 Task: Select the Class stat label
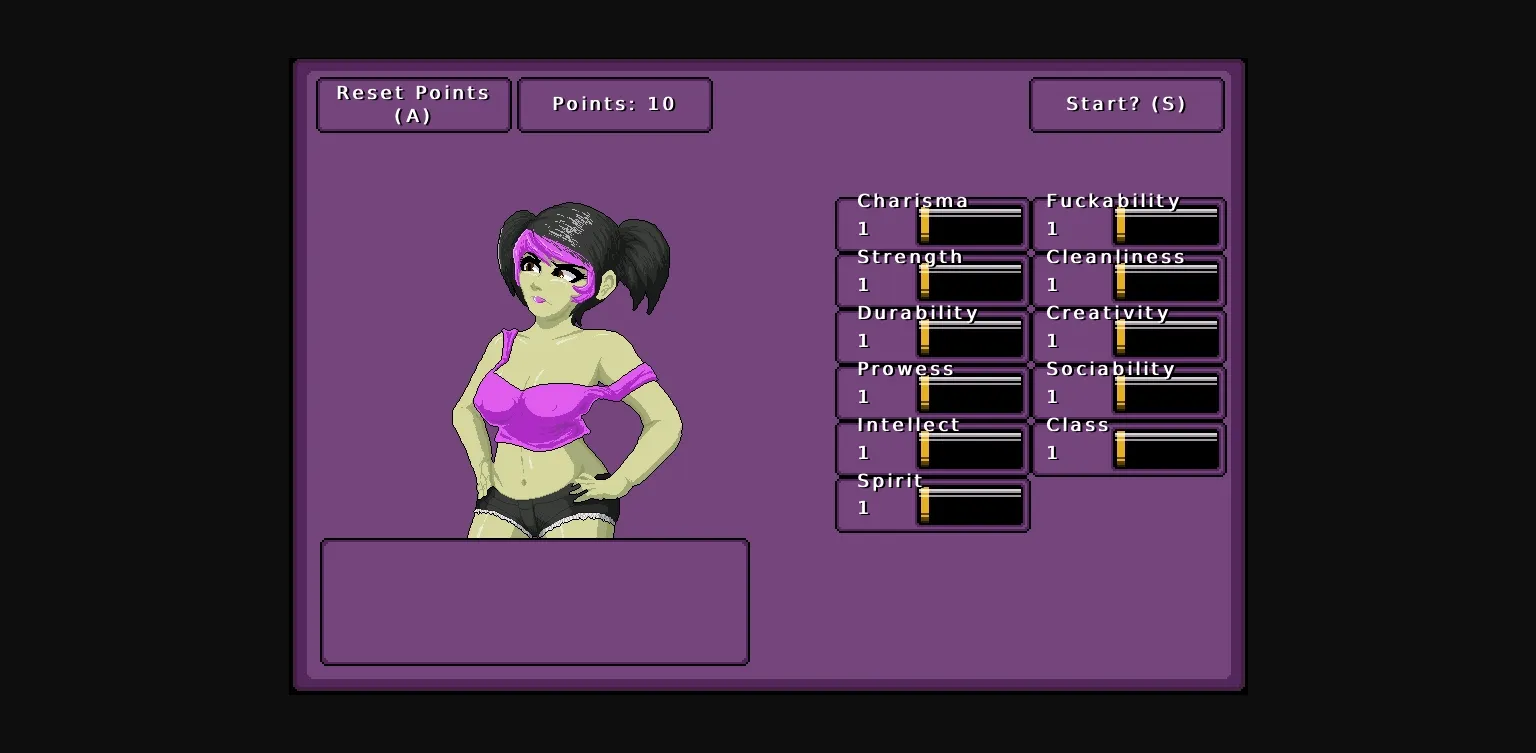pos(1076,424)
